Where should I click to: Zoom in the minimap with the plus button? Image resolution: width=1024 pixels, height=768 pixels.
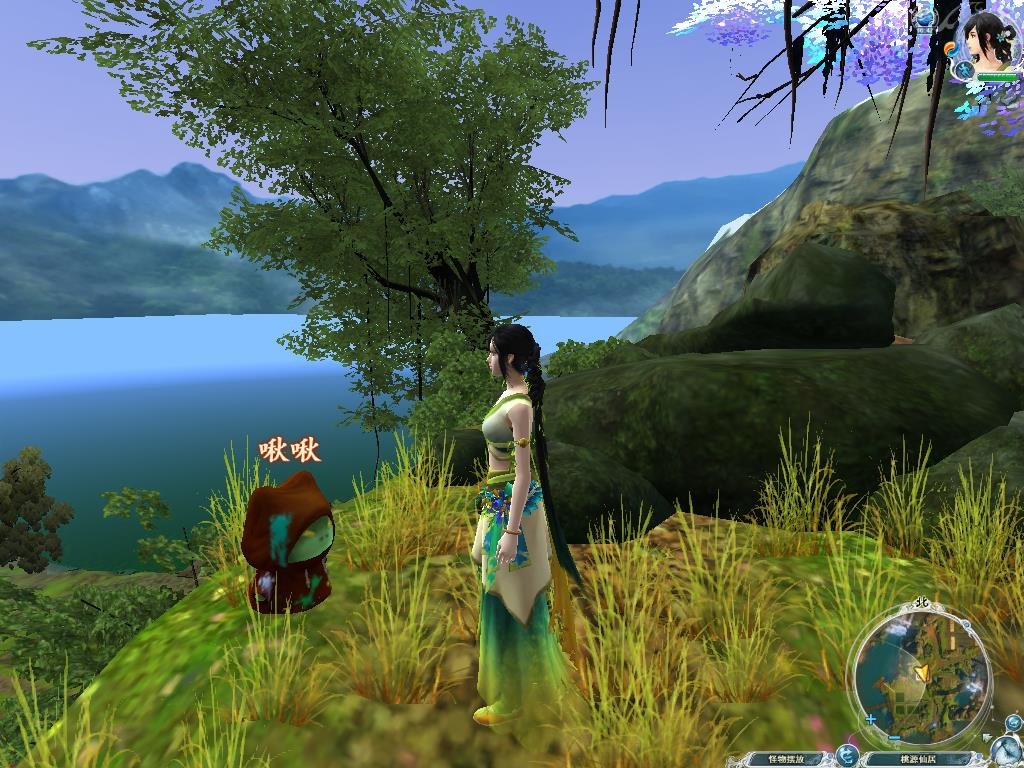pos(872,719)
